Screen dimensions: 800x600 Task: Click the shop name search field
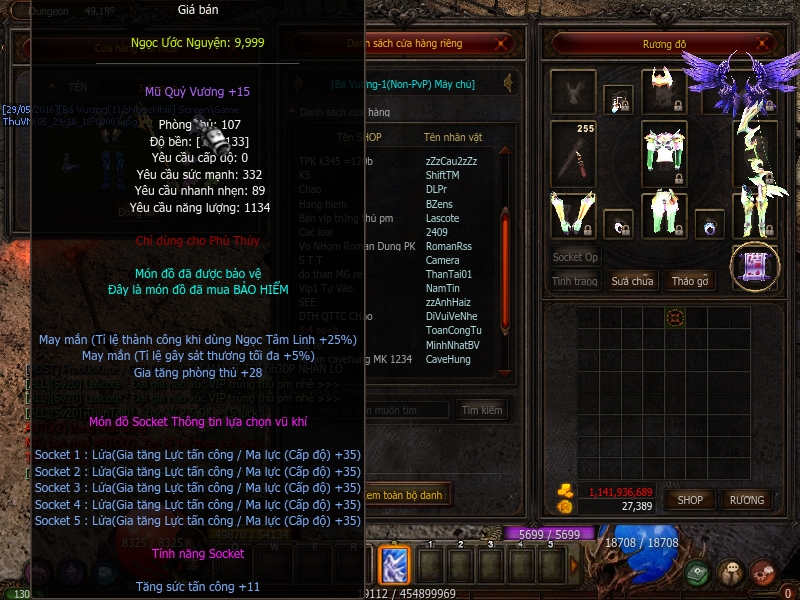405,410
